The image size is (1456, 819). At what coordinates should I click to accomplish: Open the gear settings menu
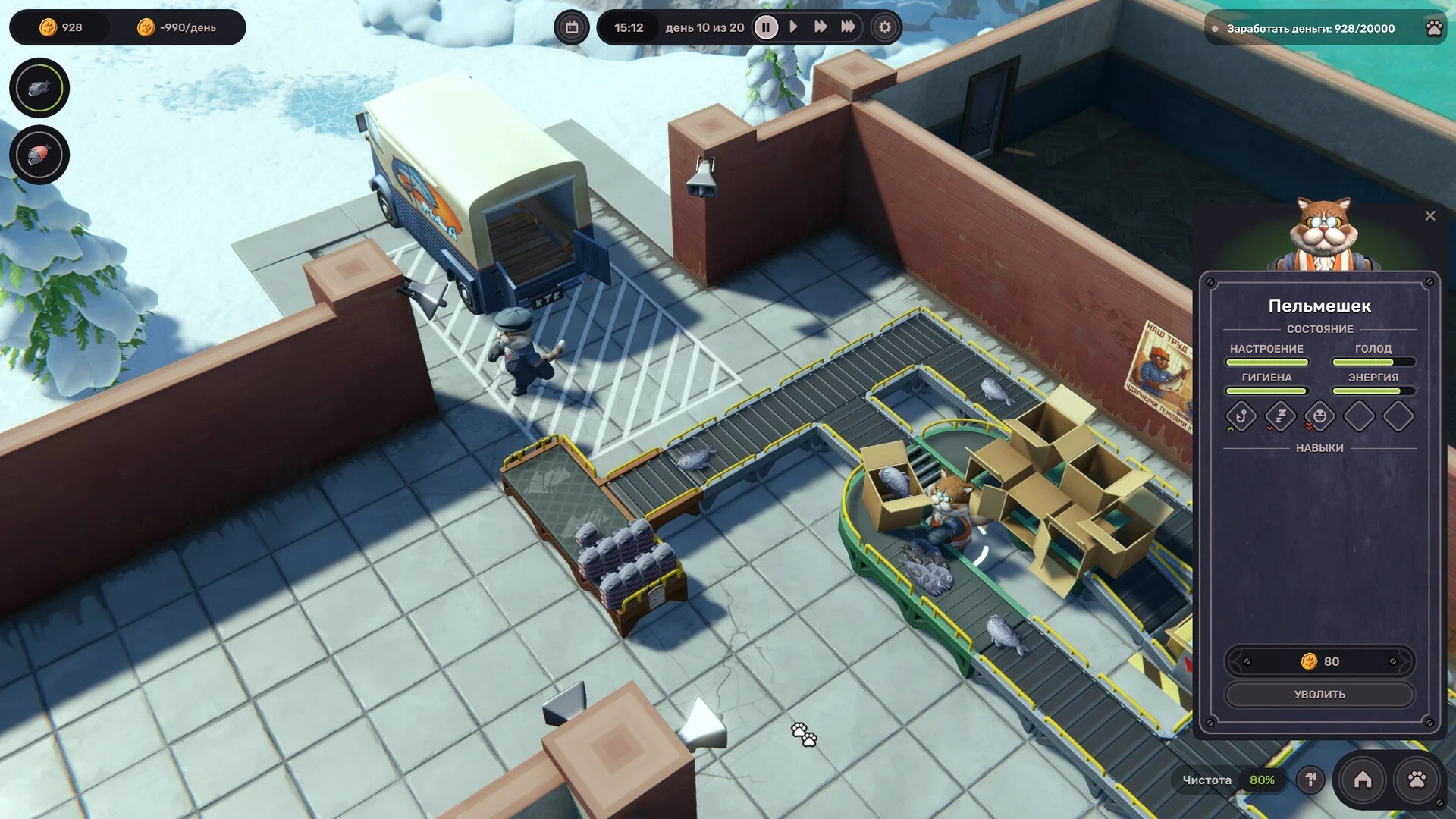point(884,27)
